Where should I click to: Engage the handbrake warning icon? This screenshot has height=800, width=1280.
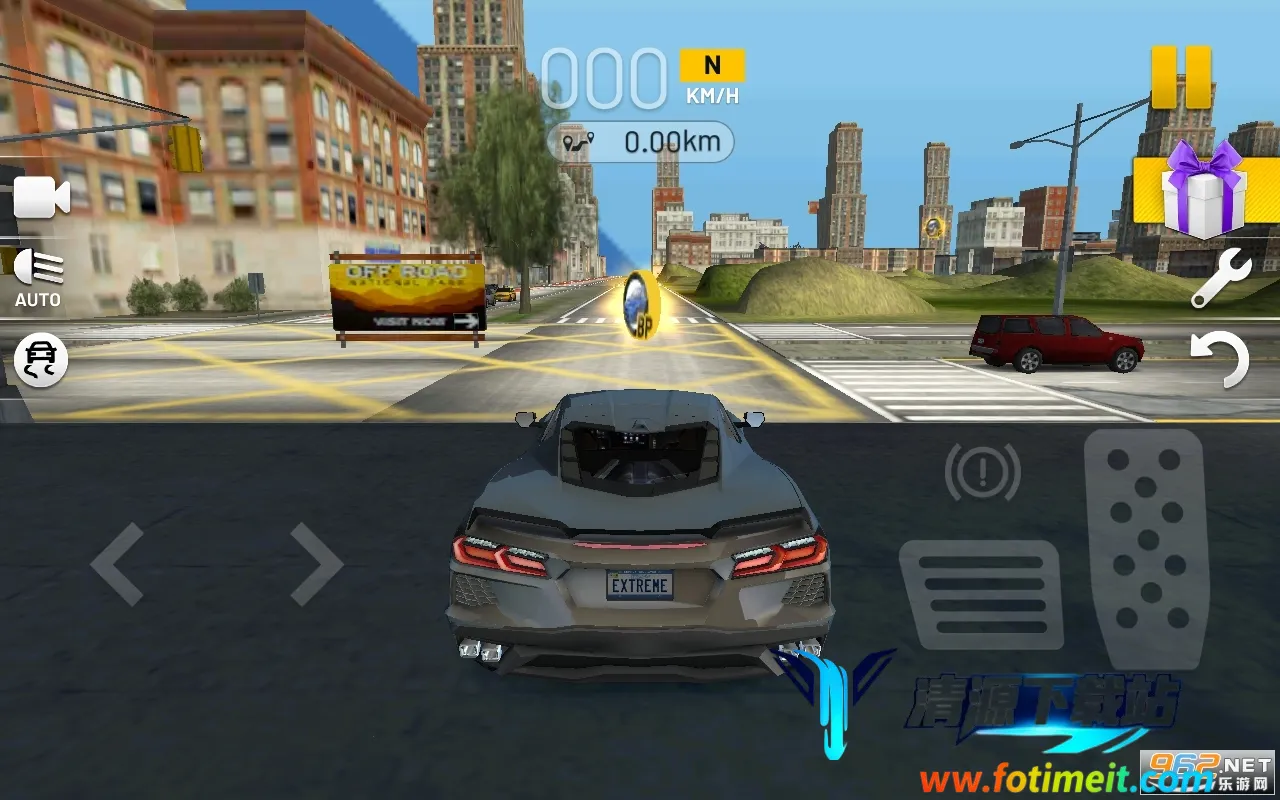click(x=982, y=471)
